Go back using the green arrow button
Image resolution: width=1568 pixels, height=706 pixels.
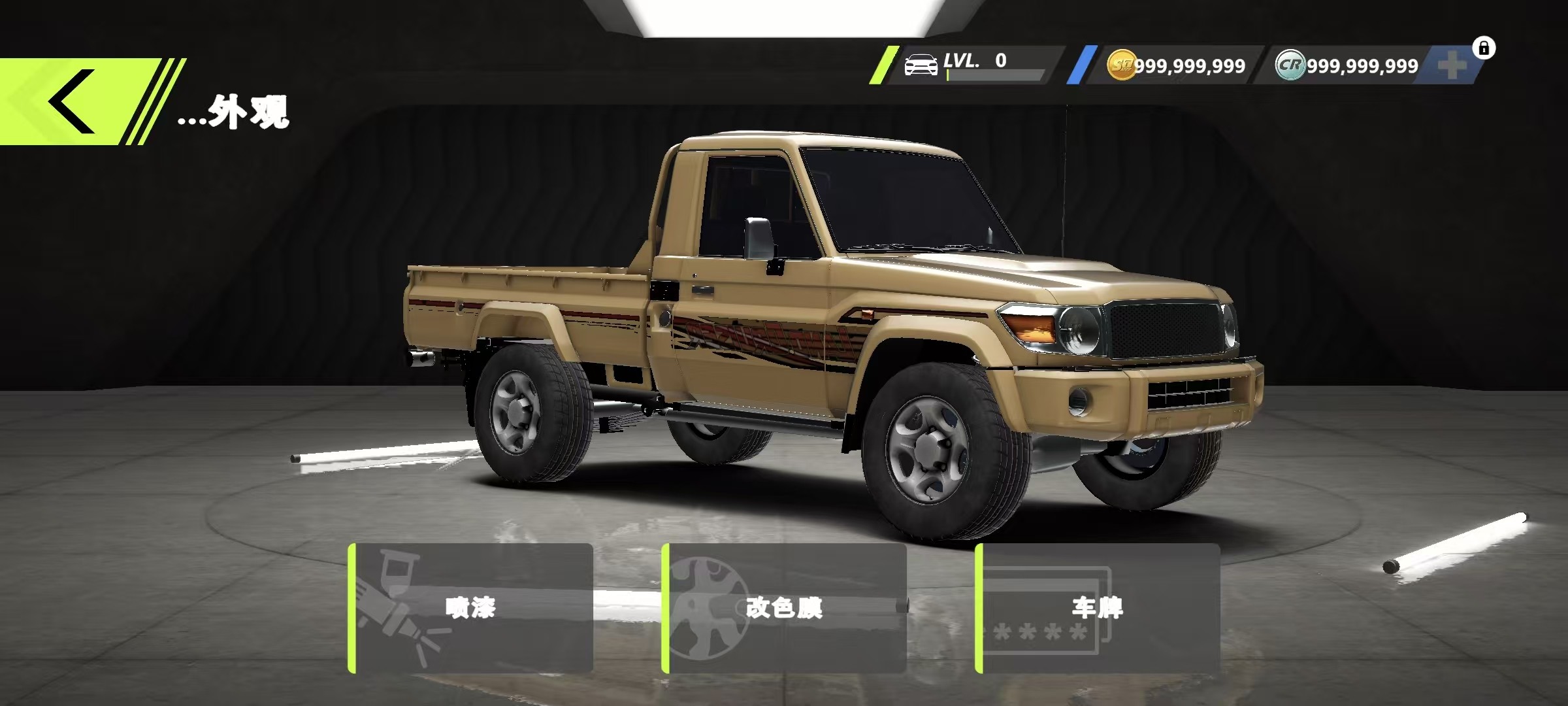[72, 102]
